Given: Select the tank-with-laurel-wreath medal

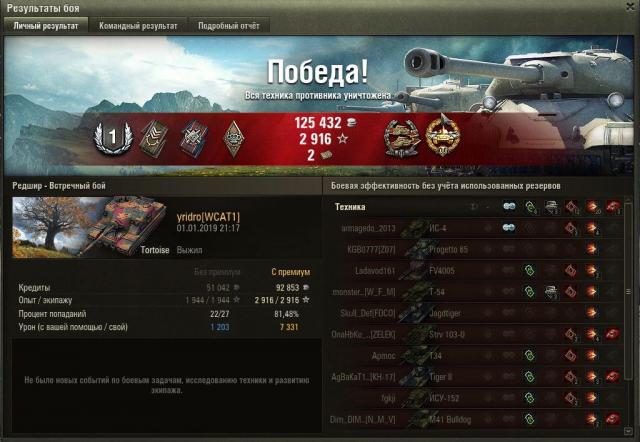Looking at the screenshot, I should coord(400,137).
